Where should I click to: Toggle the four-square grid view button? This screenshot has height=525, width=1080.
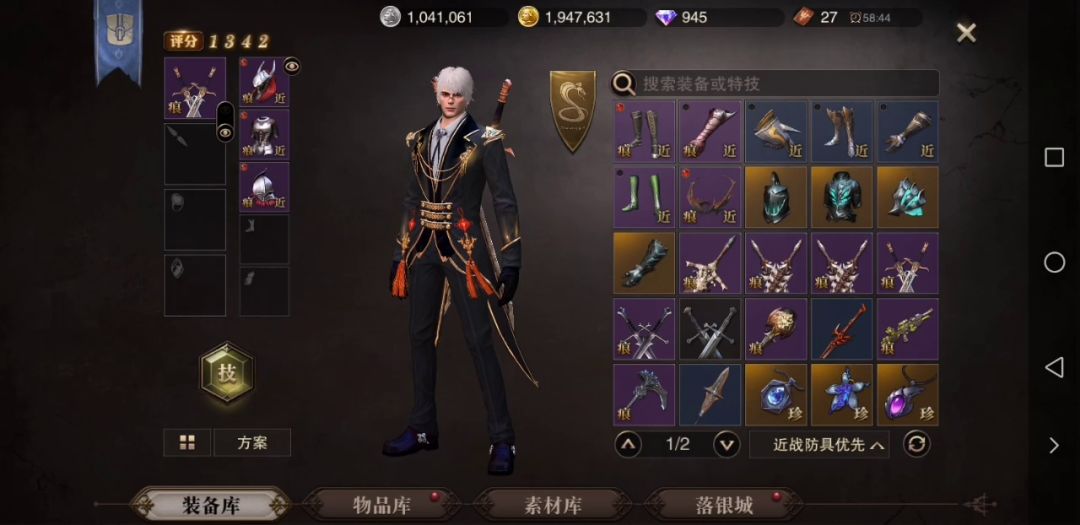[187, 442]
